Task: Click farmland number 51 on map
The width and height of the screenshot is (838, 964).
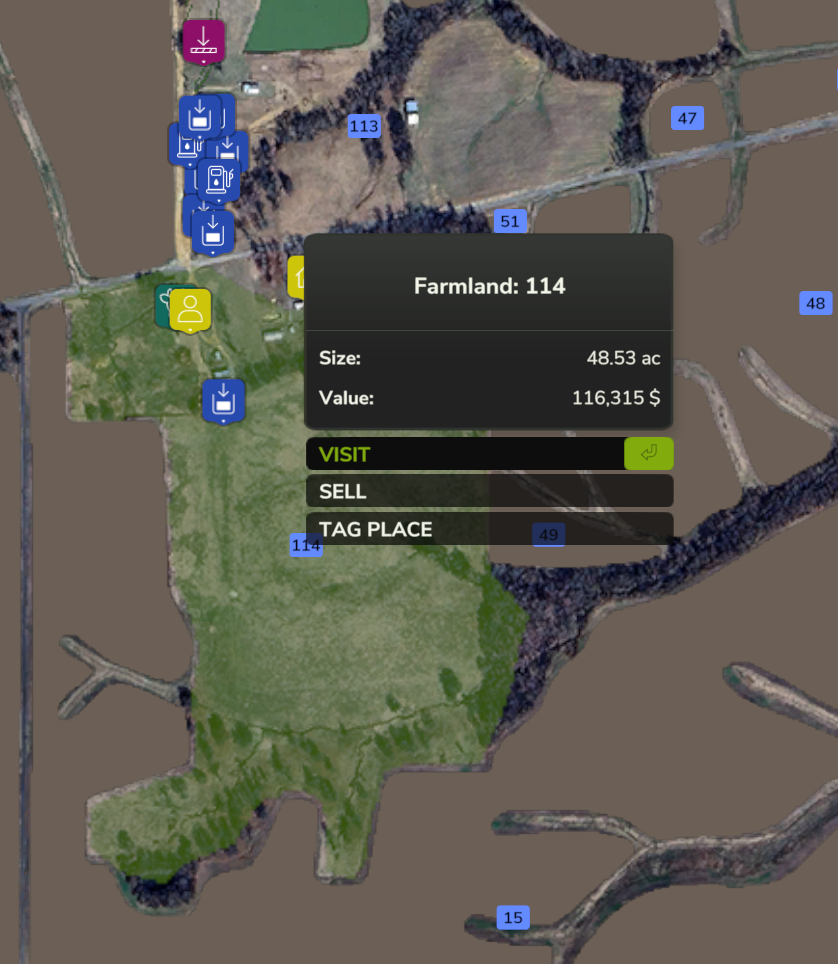Action: pos(510,221)
